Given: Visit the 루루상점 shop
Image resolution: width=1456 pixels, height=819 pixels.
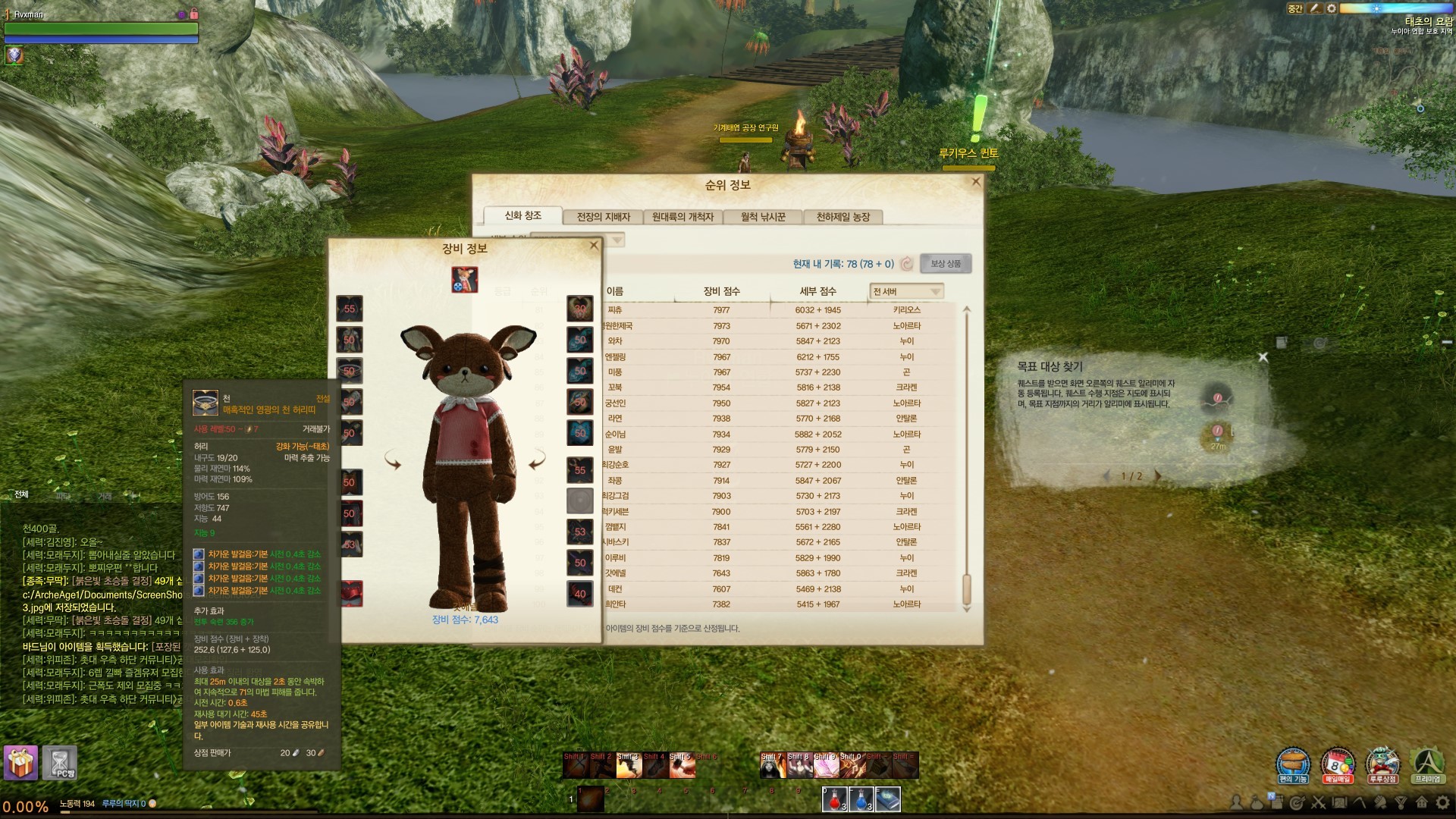Looking at the screenshot, I should (1382, 764).
